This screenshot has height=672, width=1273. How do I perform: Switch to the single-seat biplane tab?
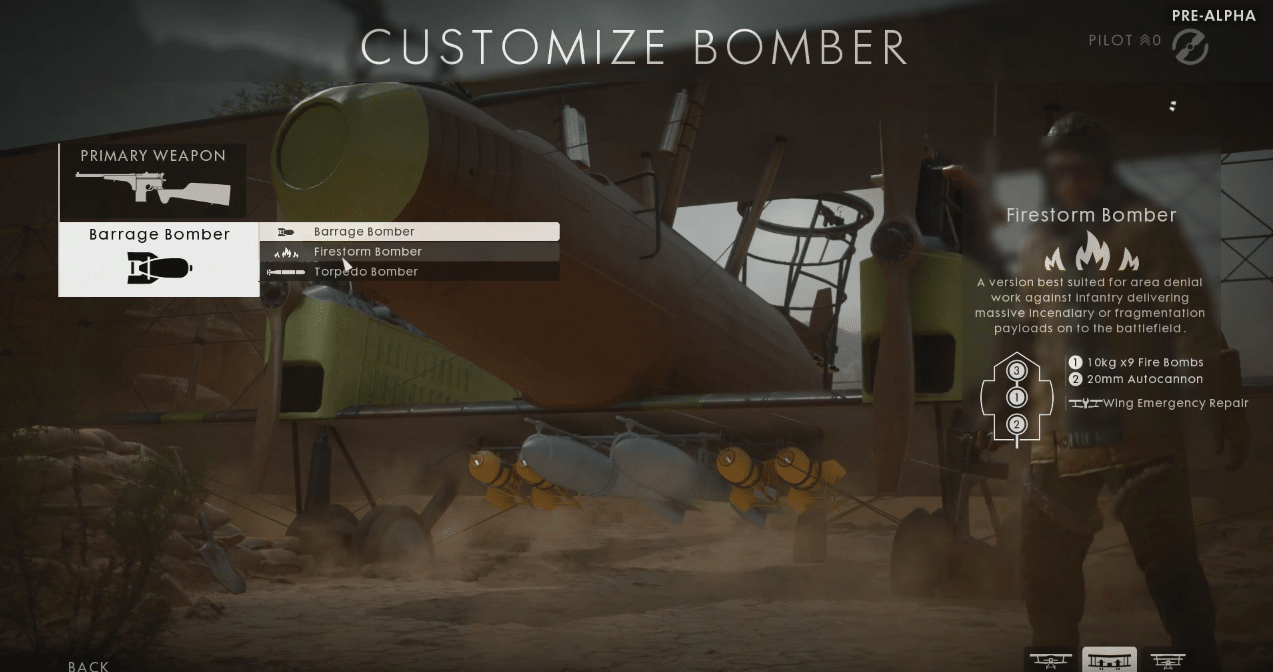pos(1050,660)
